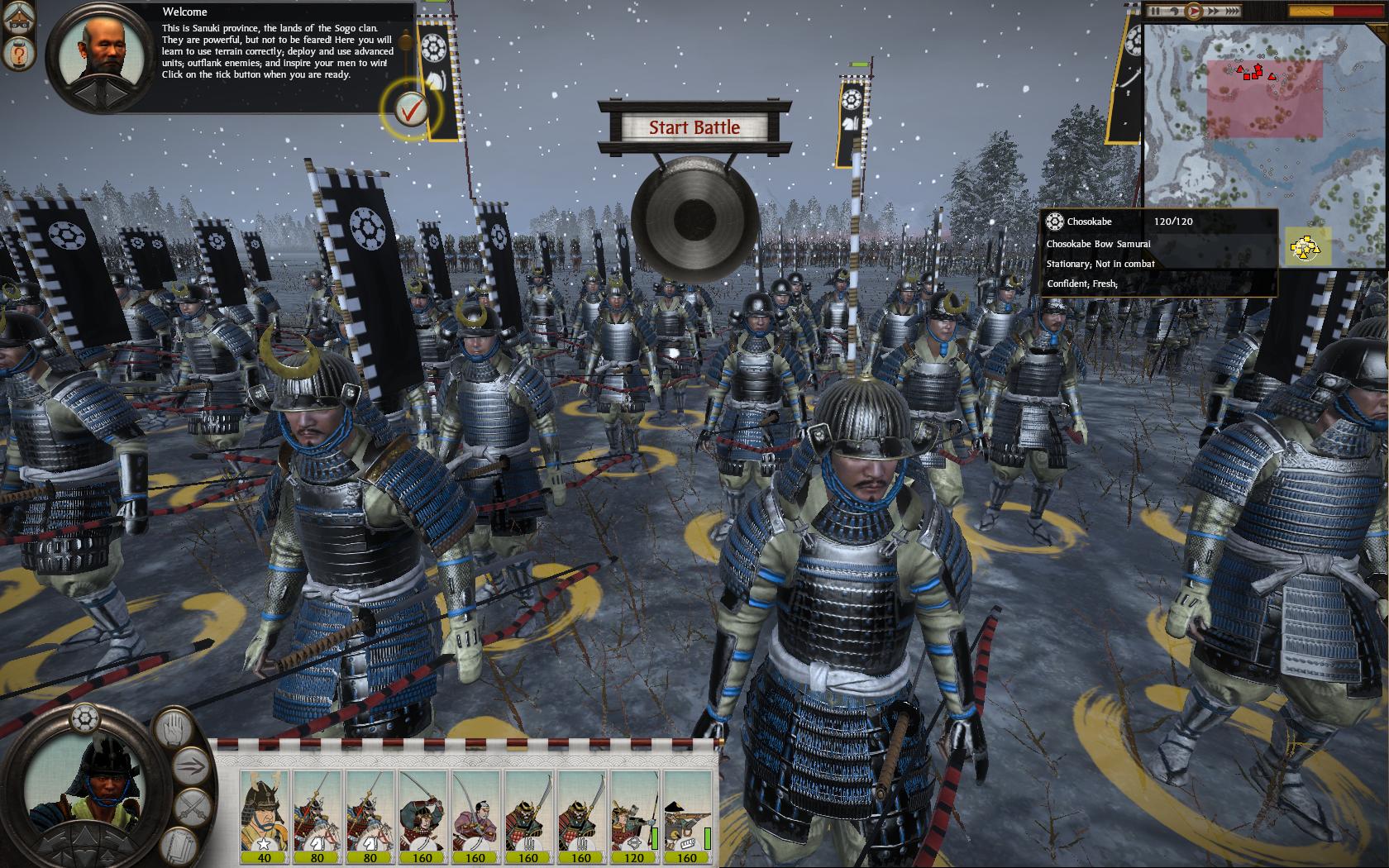Pause the battle with the pause control
The image size is (1389, 868).
(1157, 12)
